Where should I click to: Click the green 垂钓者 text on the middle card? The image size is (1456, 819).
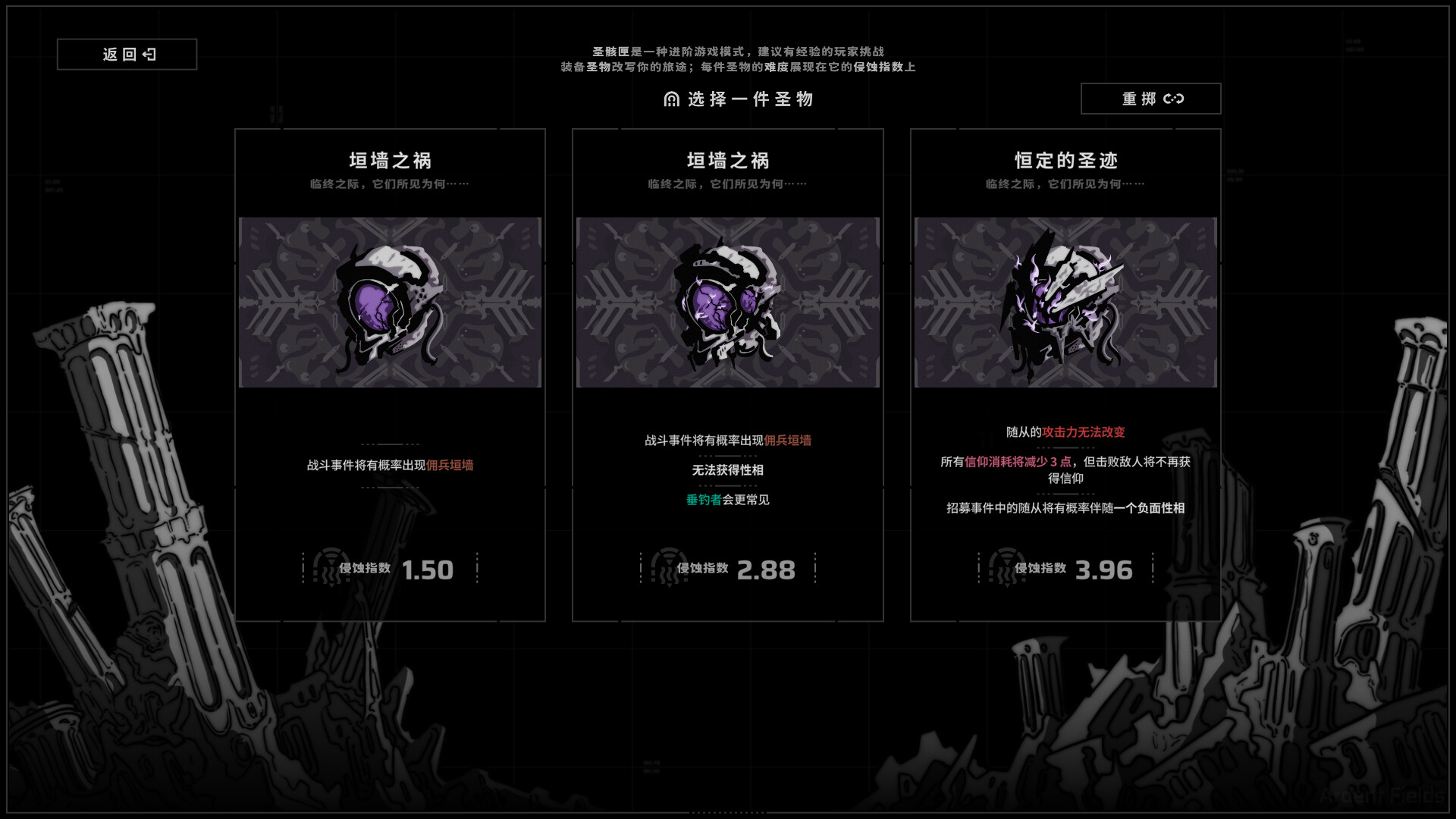pos(703,500)
